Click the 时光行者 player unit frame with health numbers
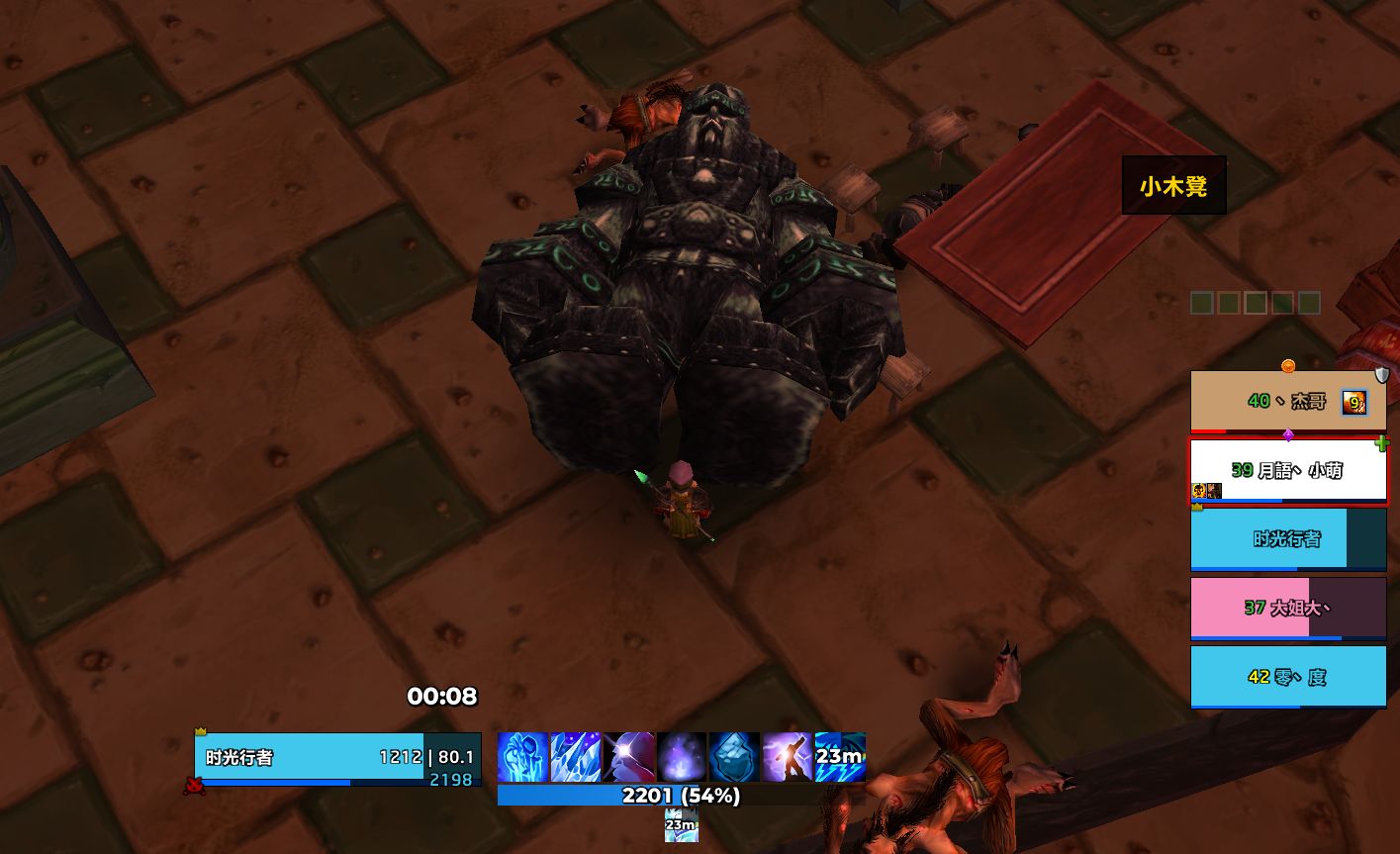1400x854 pixels. pyautogui.click(x=336, y=759)
